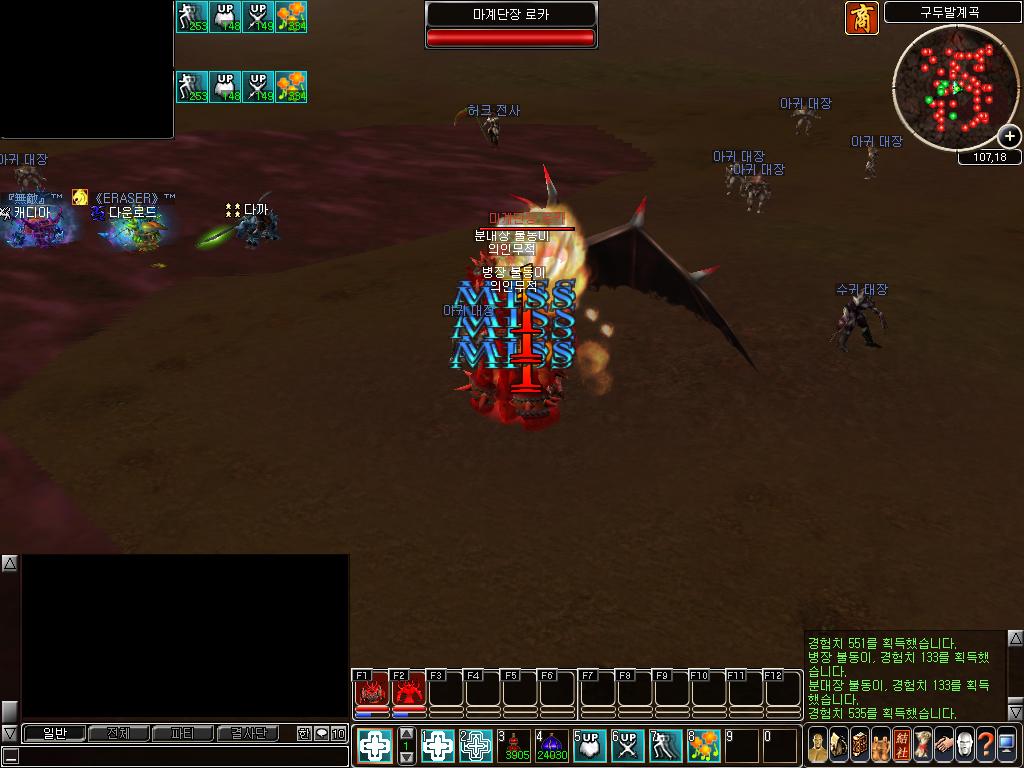Switch chat to the 전체 tab

point(118,733)
